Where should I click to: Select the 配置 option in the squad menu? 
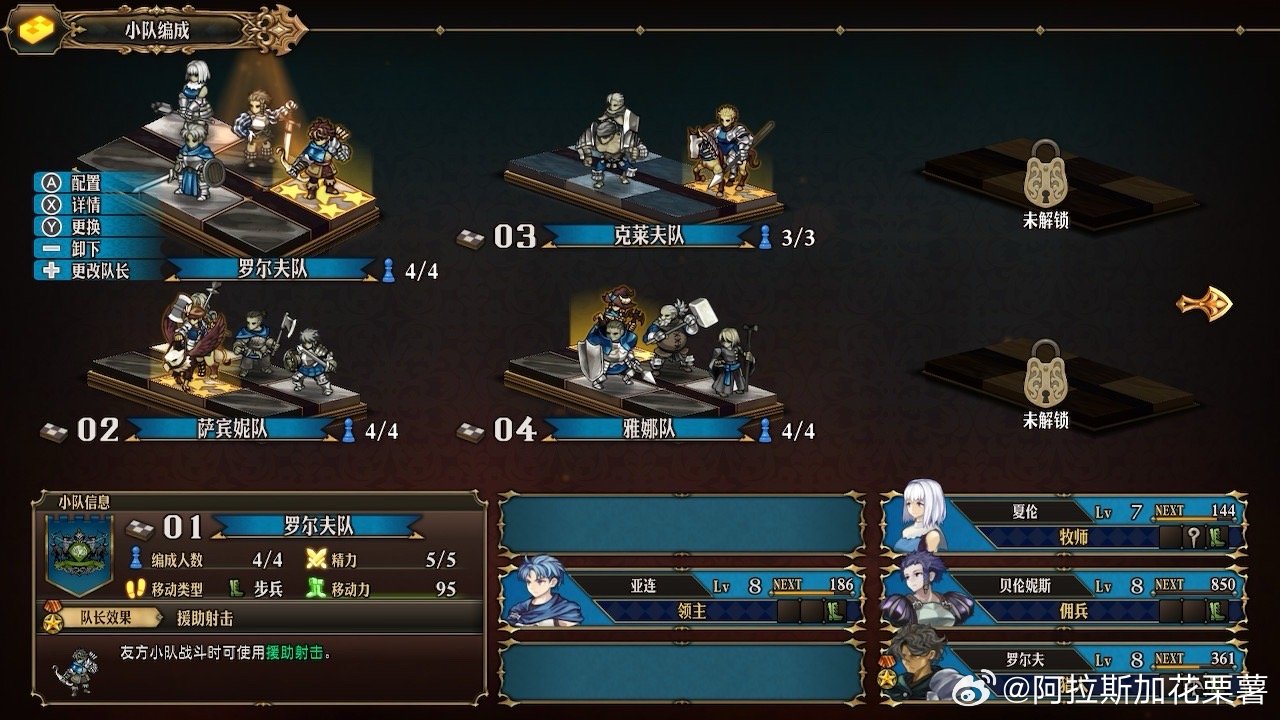pos(85,184)
